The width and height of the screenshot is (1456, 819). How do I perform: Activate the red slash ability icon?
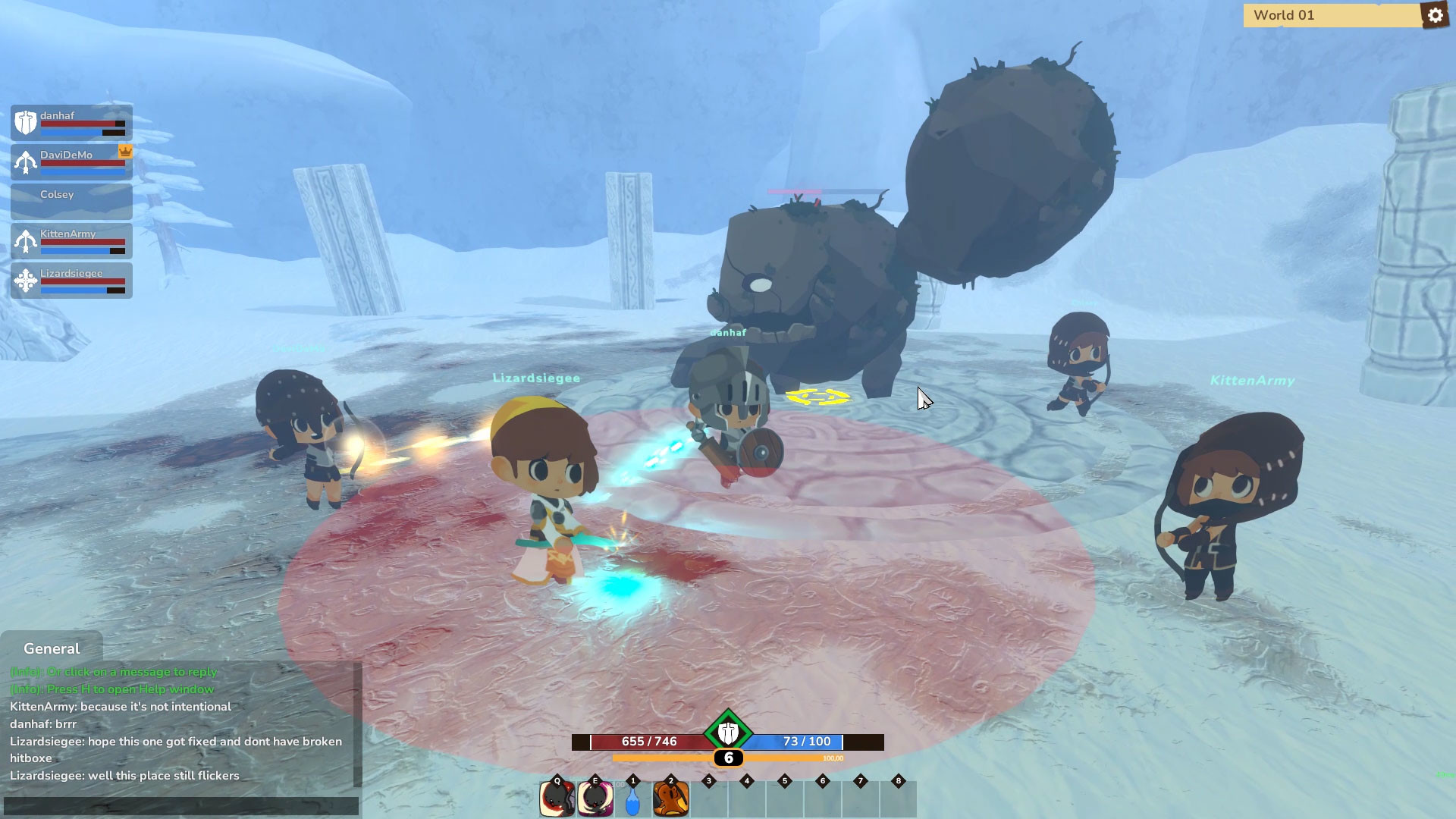click(x=557, y=799)
